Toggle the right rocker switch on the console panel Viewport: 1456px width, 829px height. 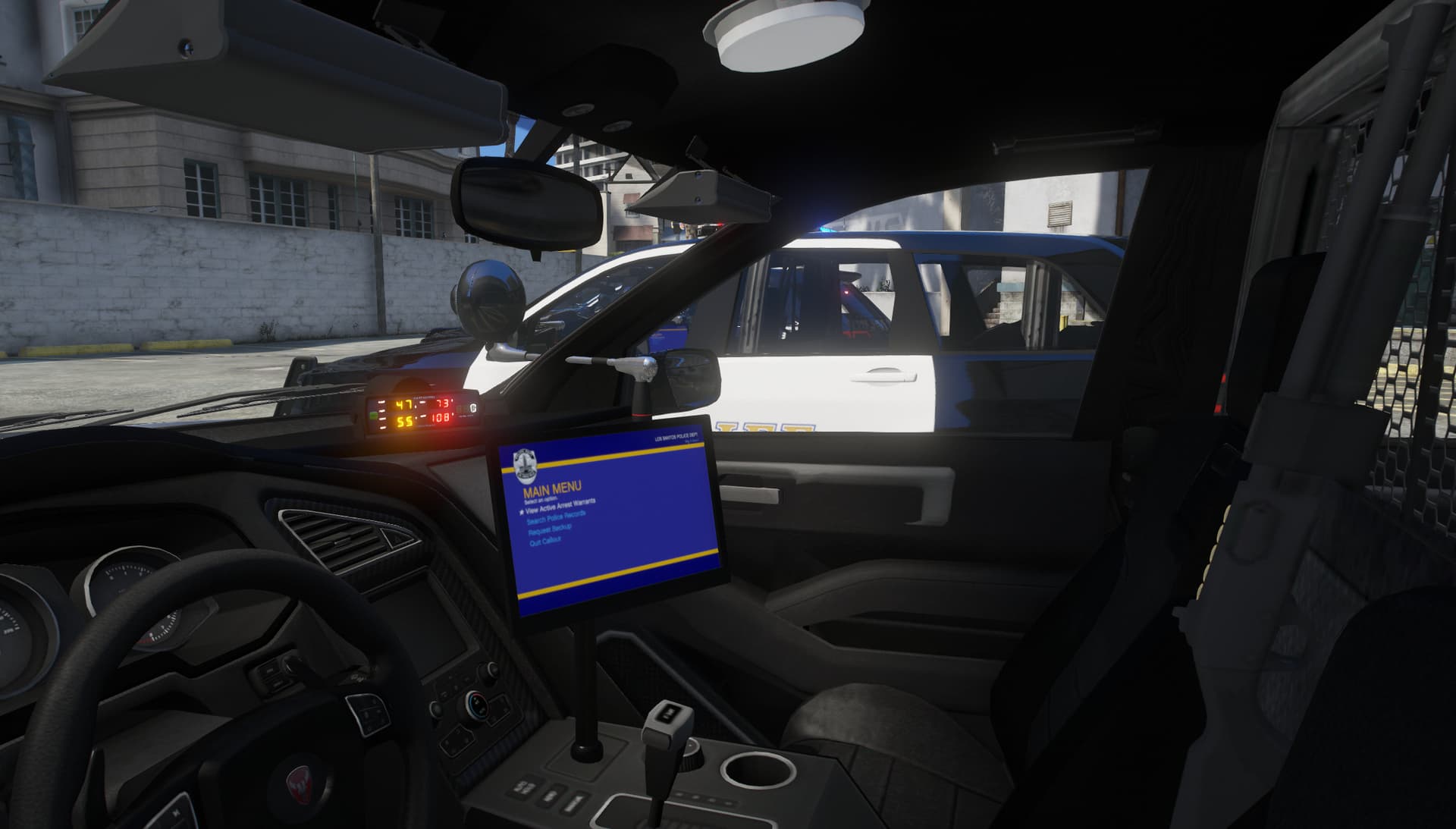point(575,802)
